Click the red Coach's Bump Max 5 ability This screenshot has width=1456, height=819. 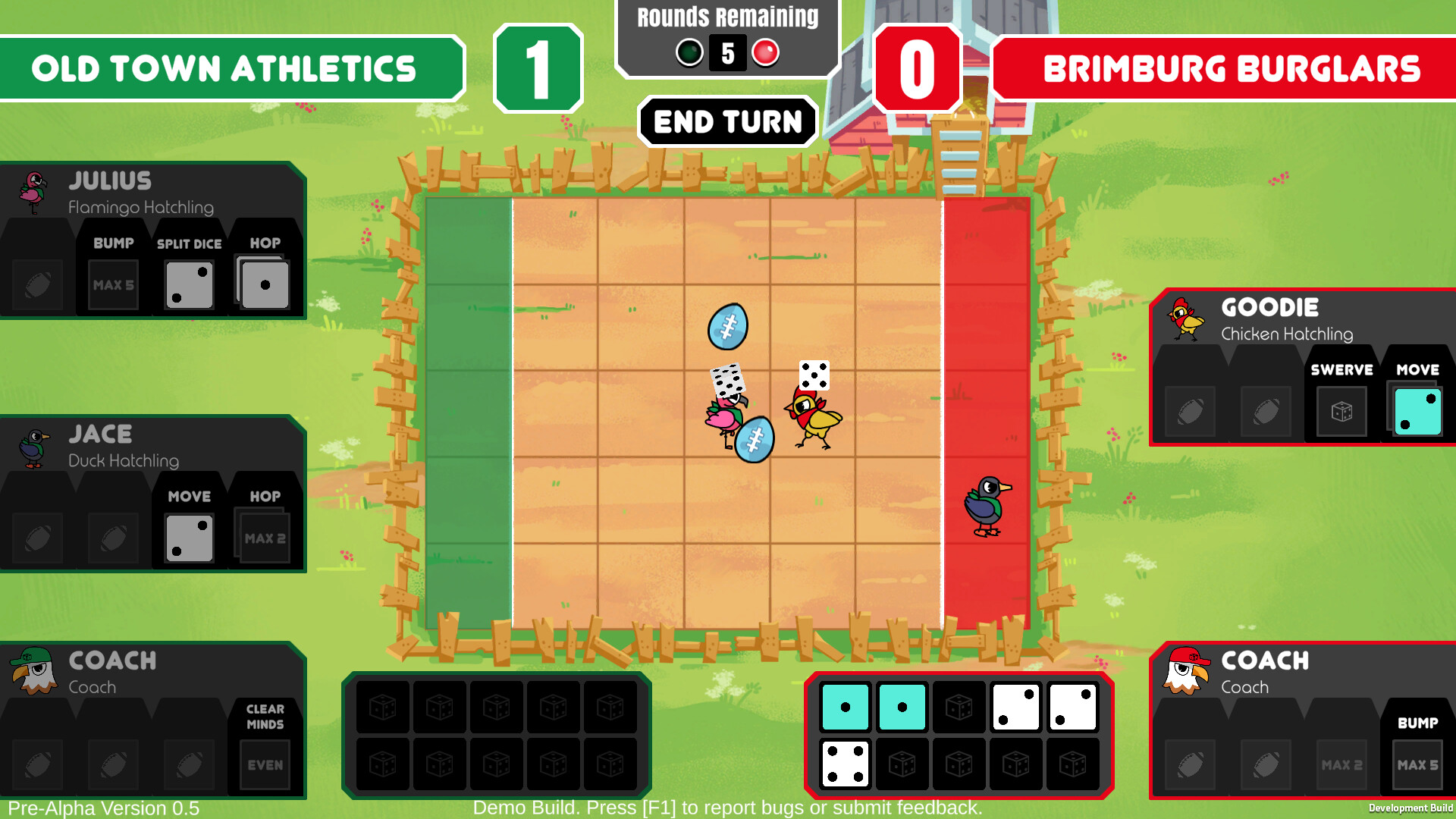pyautogui.click(x=1417, y=764)
